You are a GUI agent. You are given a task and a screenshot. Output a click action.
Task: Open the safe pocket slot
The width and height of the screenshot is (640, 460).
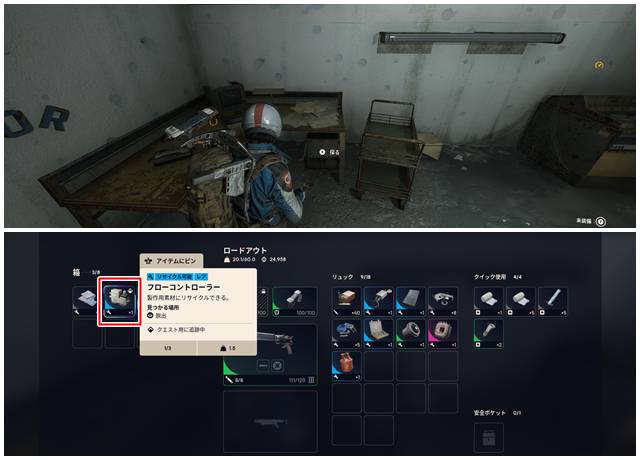488,437
